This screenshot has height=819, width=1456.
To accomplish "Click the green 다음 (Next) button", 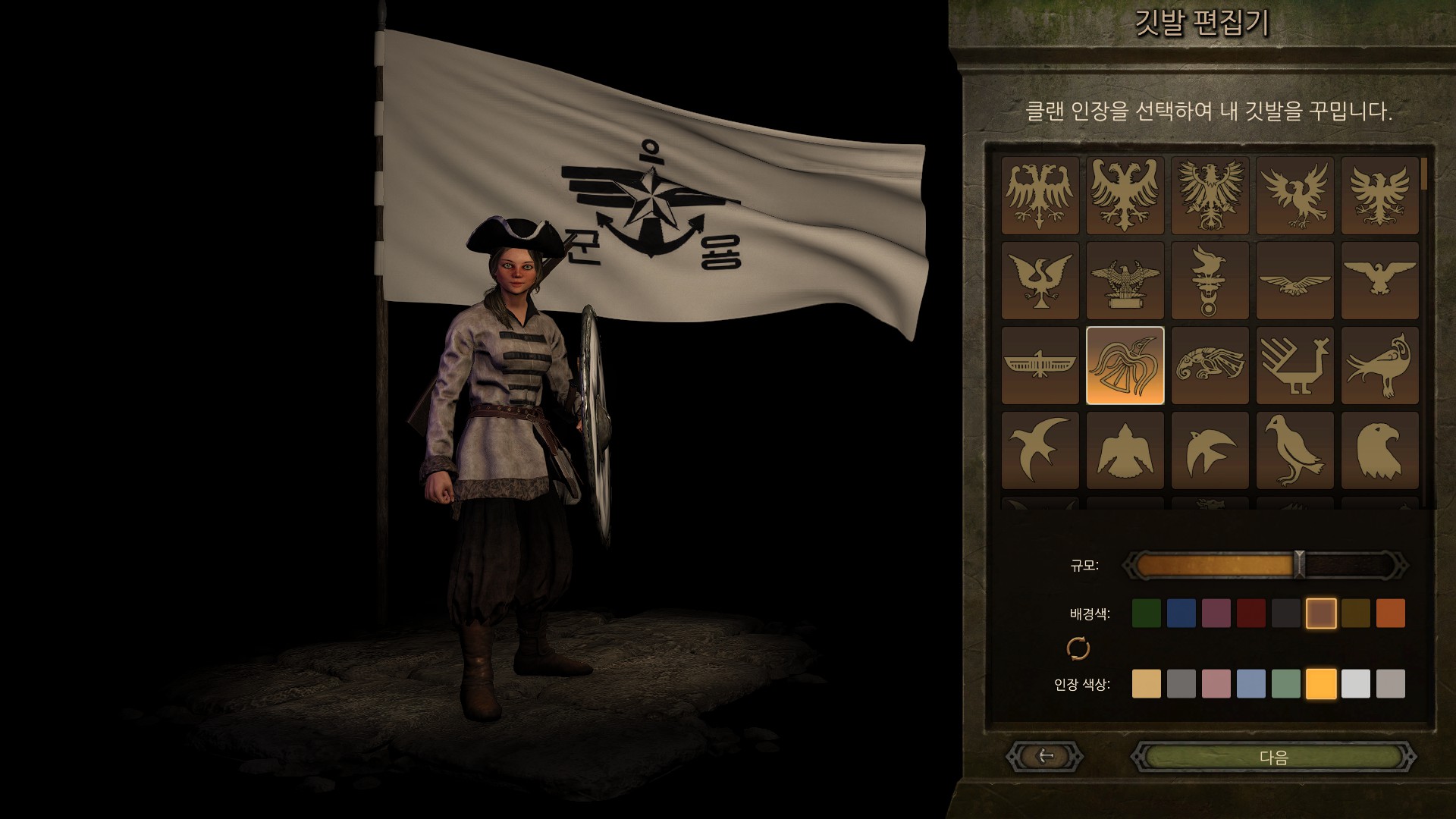I will click(1273, 757).
